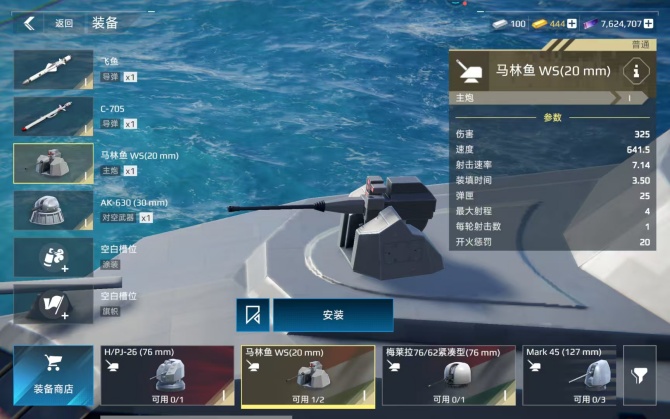Open the equipment filter funnel button

tap(639, 375)
